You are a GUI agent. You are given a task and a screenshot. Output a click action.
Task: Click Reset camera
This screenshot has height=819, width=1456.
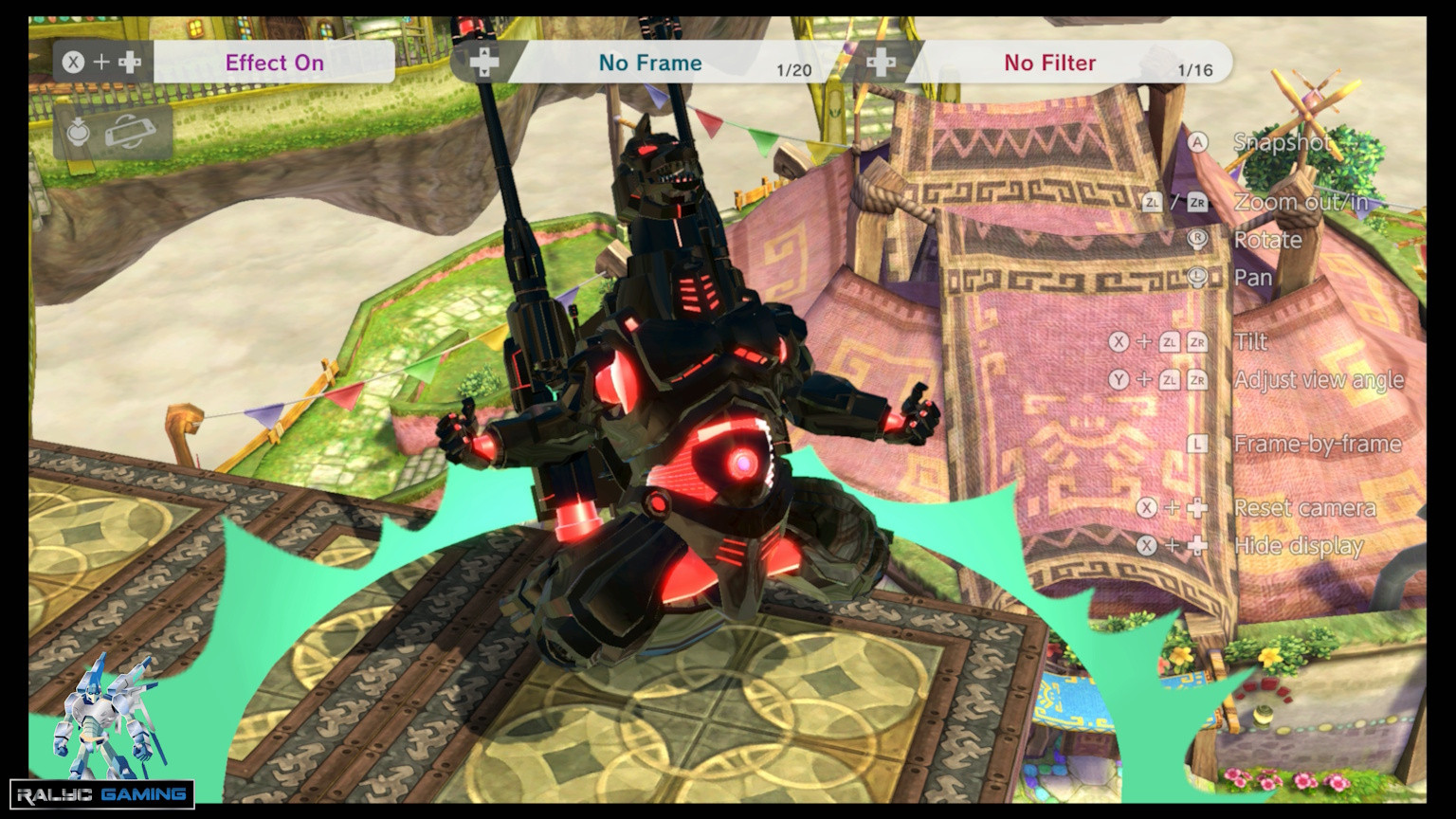pyautogui.click(x=1304, y=508)
